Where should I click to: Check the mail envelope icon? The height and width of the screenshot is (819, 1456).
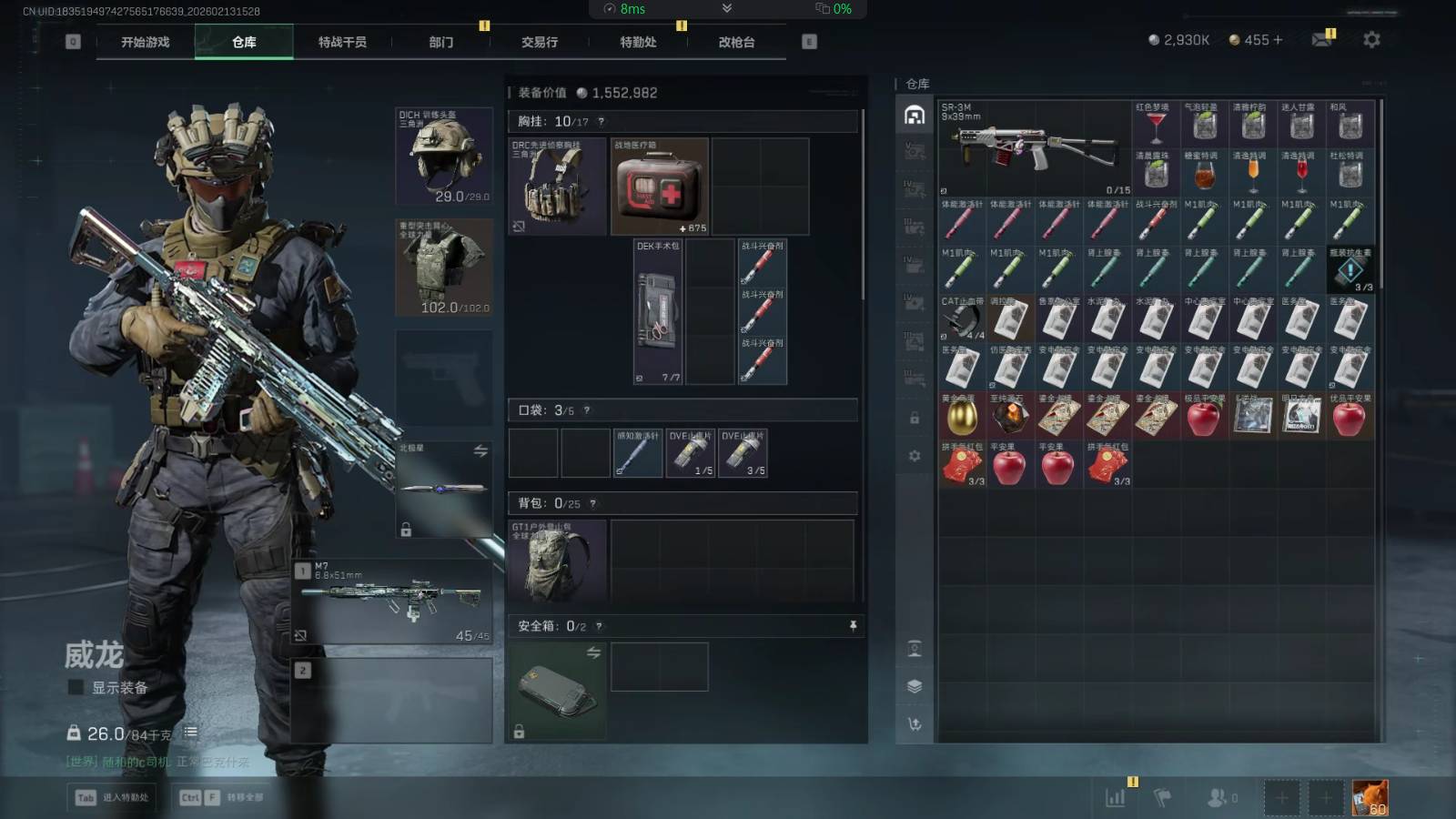click(x=1322, y=40)
